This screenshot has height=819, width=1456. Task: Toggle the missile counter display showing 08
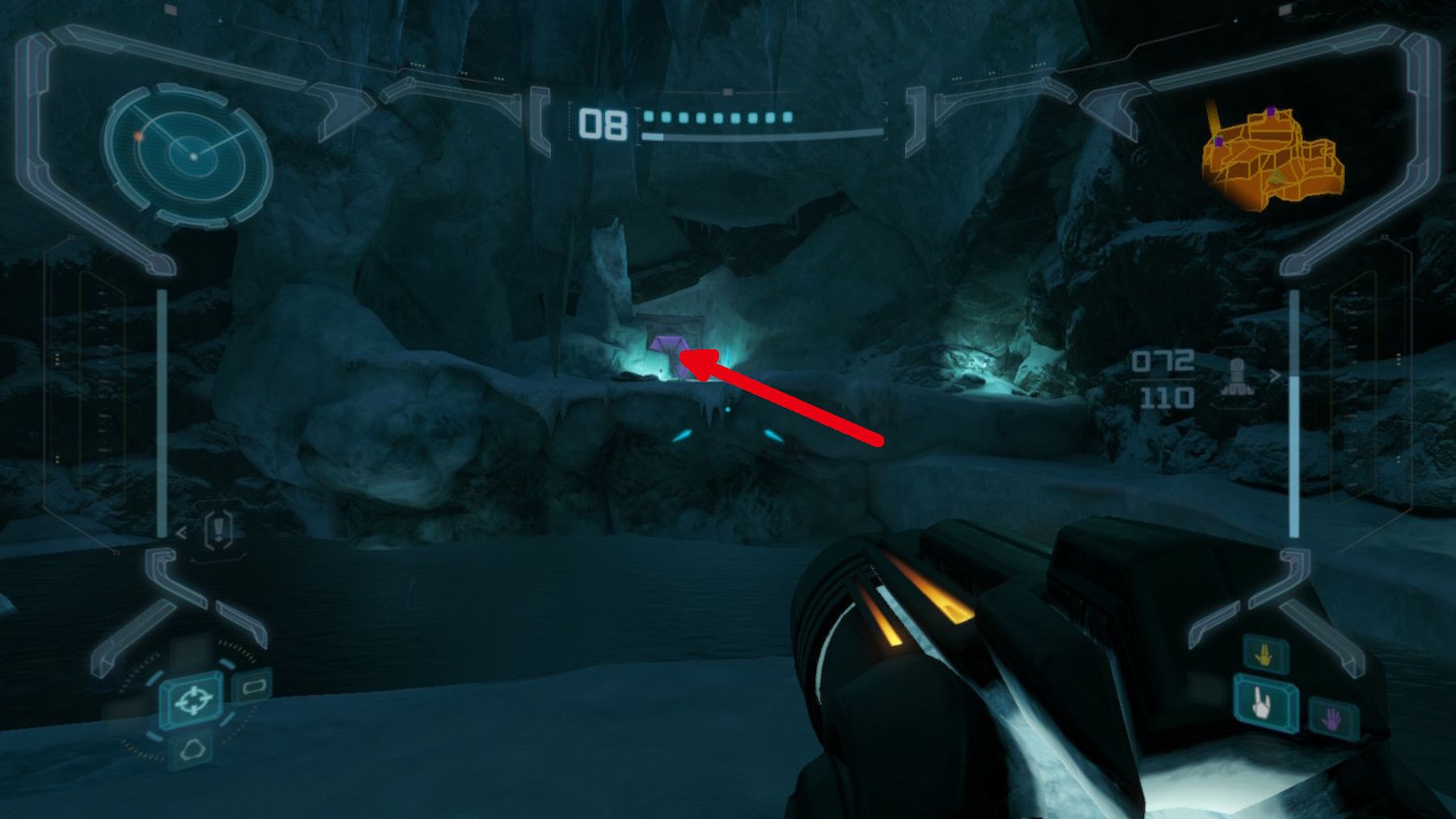click(603, 122)
